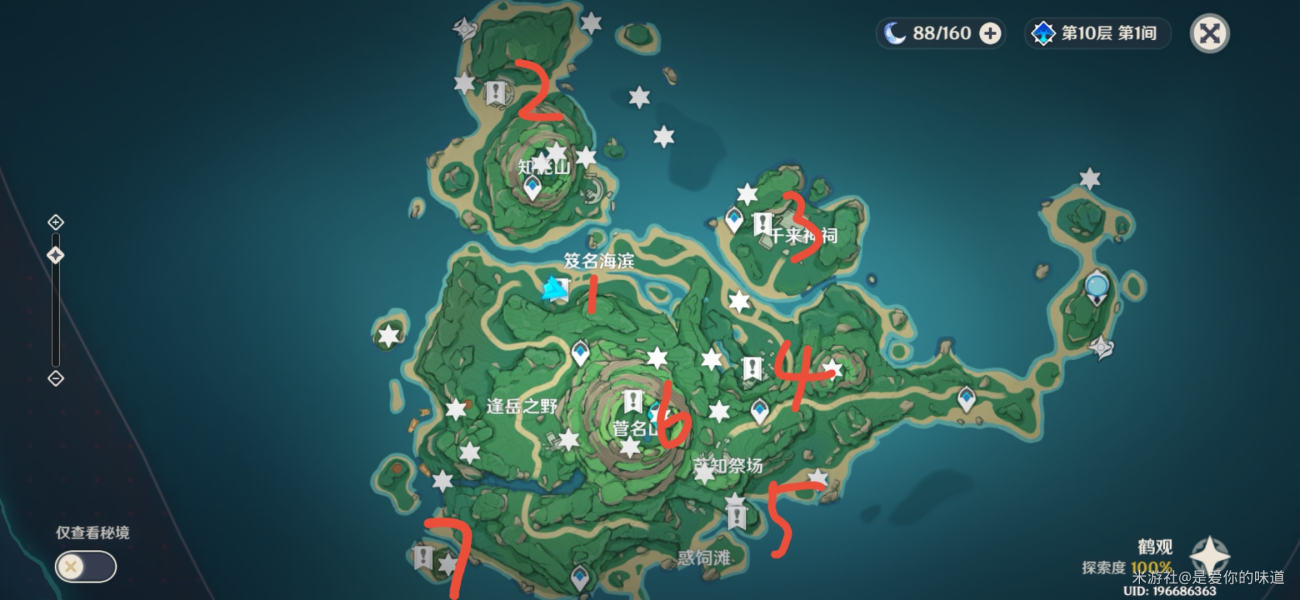Click the map zoom slider handle
Image resolution: width=1300 pixels, height=600 pixels.
pyautogui.click(x=56, y=255)
